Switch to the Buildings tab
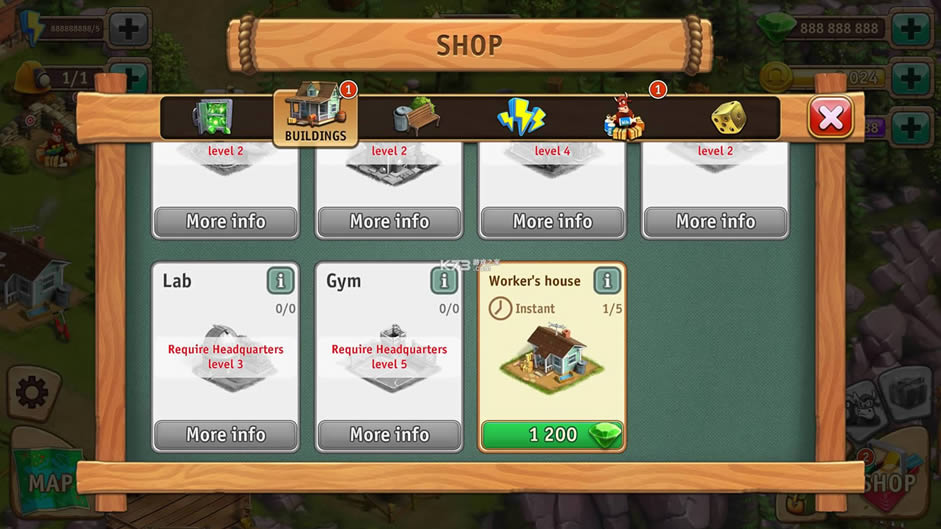This screenshot has width=941, height=529. pyautogui.click(x=315, y=116)
